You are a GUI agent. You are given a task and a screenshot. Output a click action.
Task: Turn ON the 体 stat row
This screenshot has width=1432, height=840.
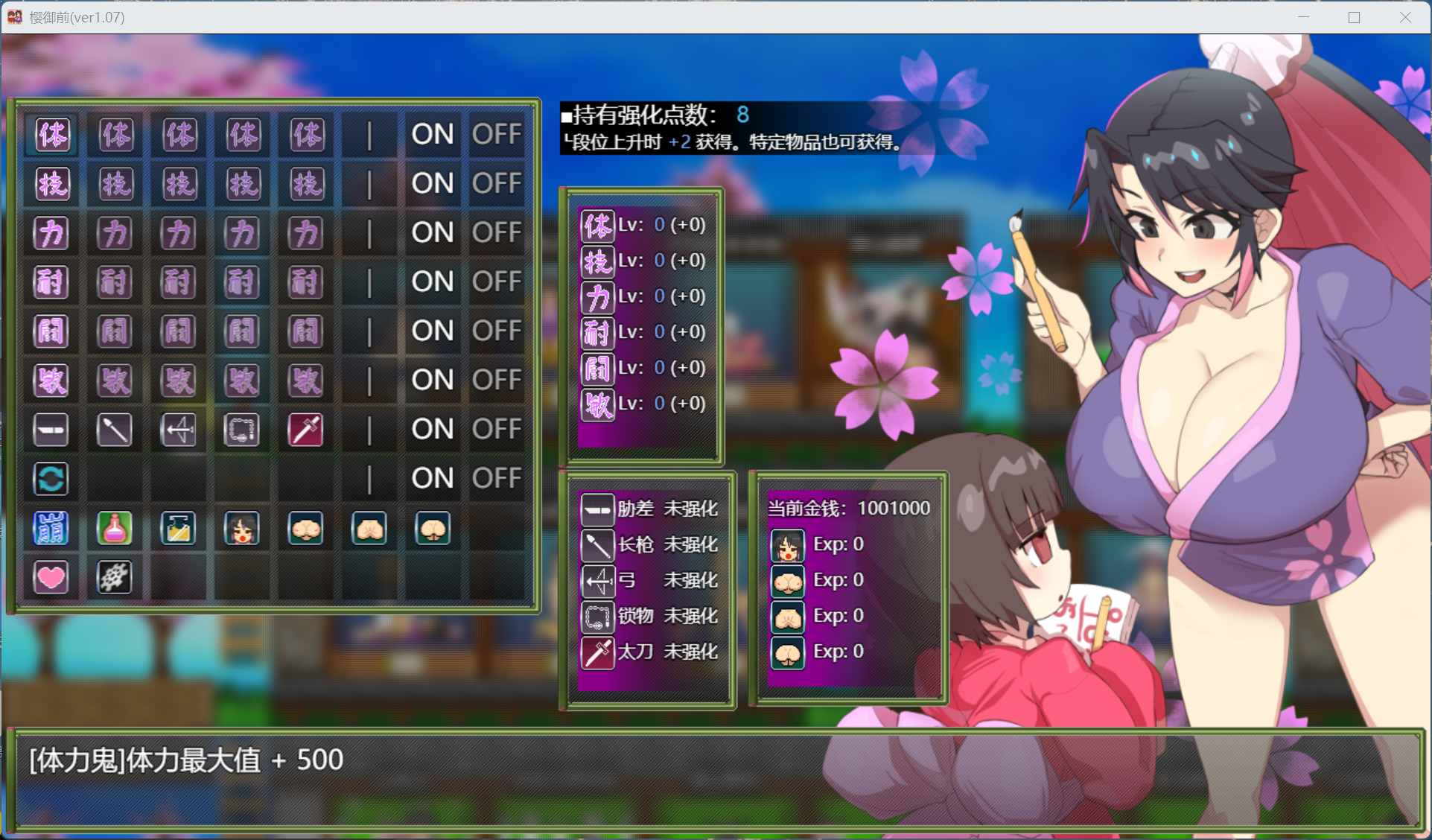tap(433, 135)
